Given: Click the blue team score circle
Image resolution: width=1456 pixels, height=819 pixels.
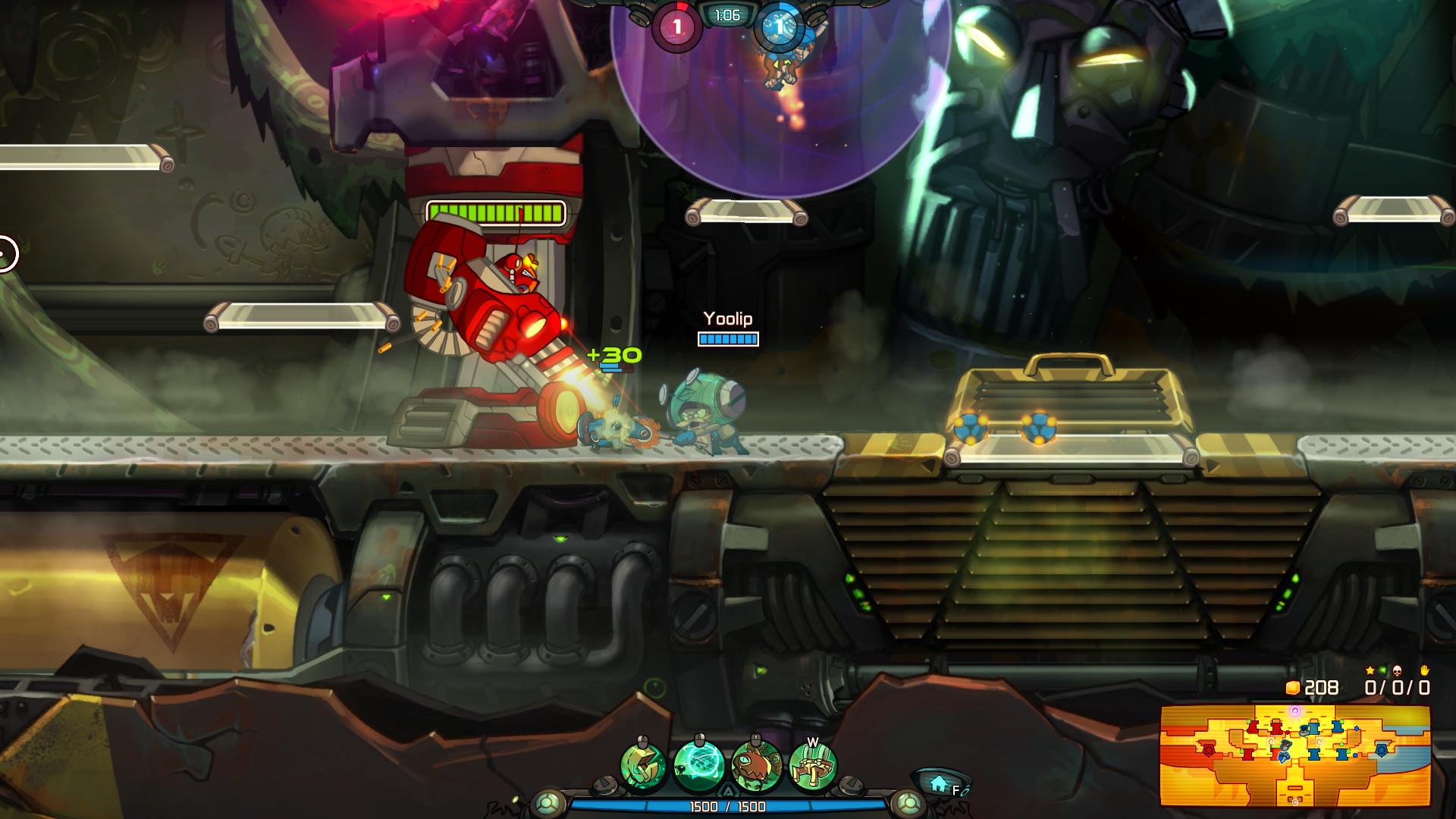Looking at the screenshot, I should click(x=780, y=25).
